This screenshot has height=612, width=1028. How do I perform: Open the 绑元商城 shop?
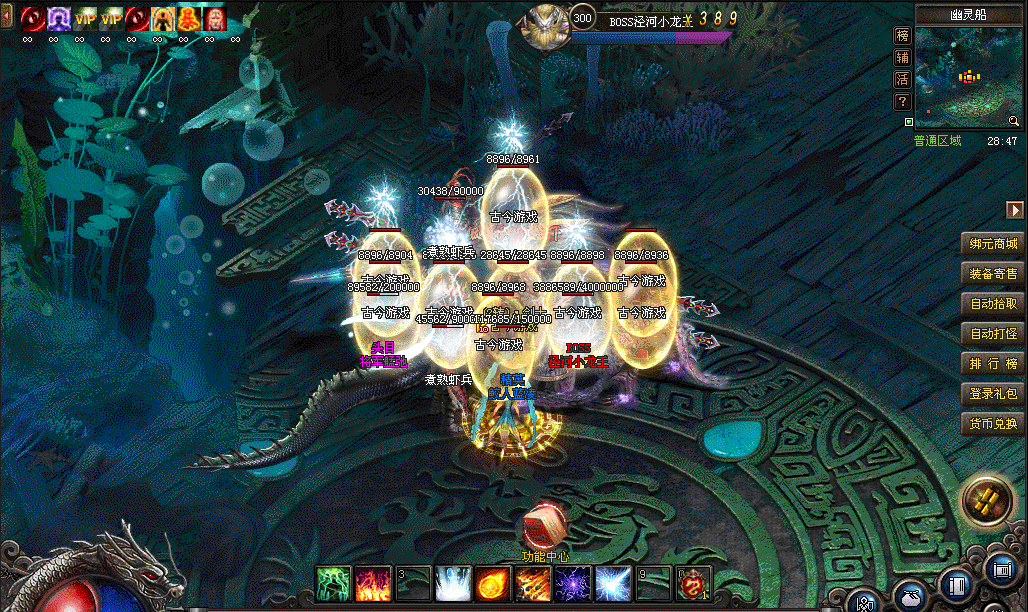point(992,244)
